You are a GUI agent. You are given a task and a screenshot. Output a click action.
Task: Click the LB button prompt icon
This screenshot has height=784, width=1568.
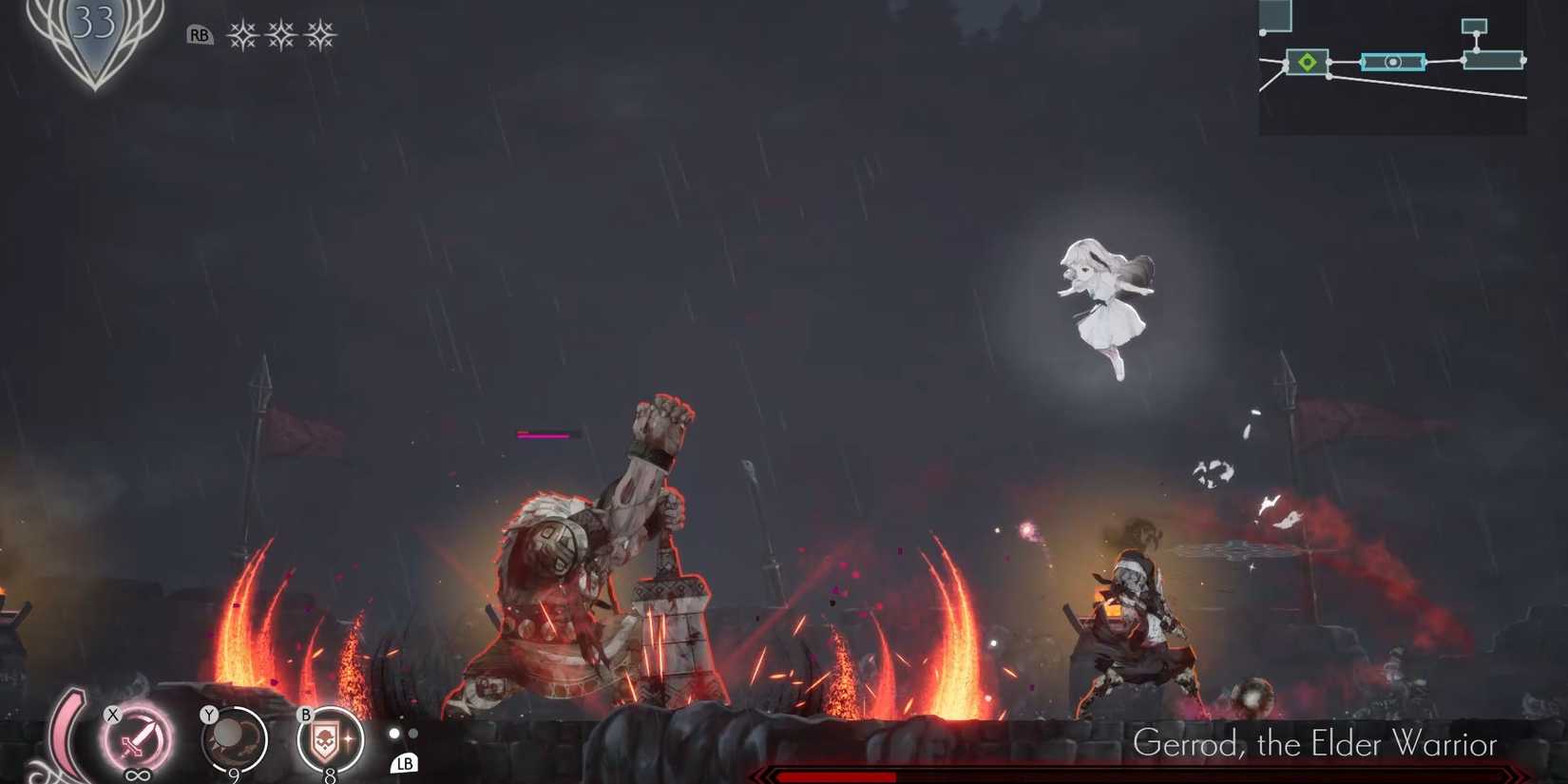403,765
